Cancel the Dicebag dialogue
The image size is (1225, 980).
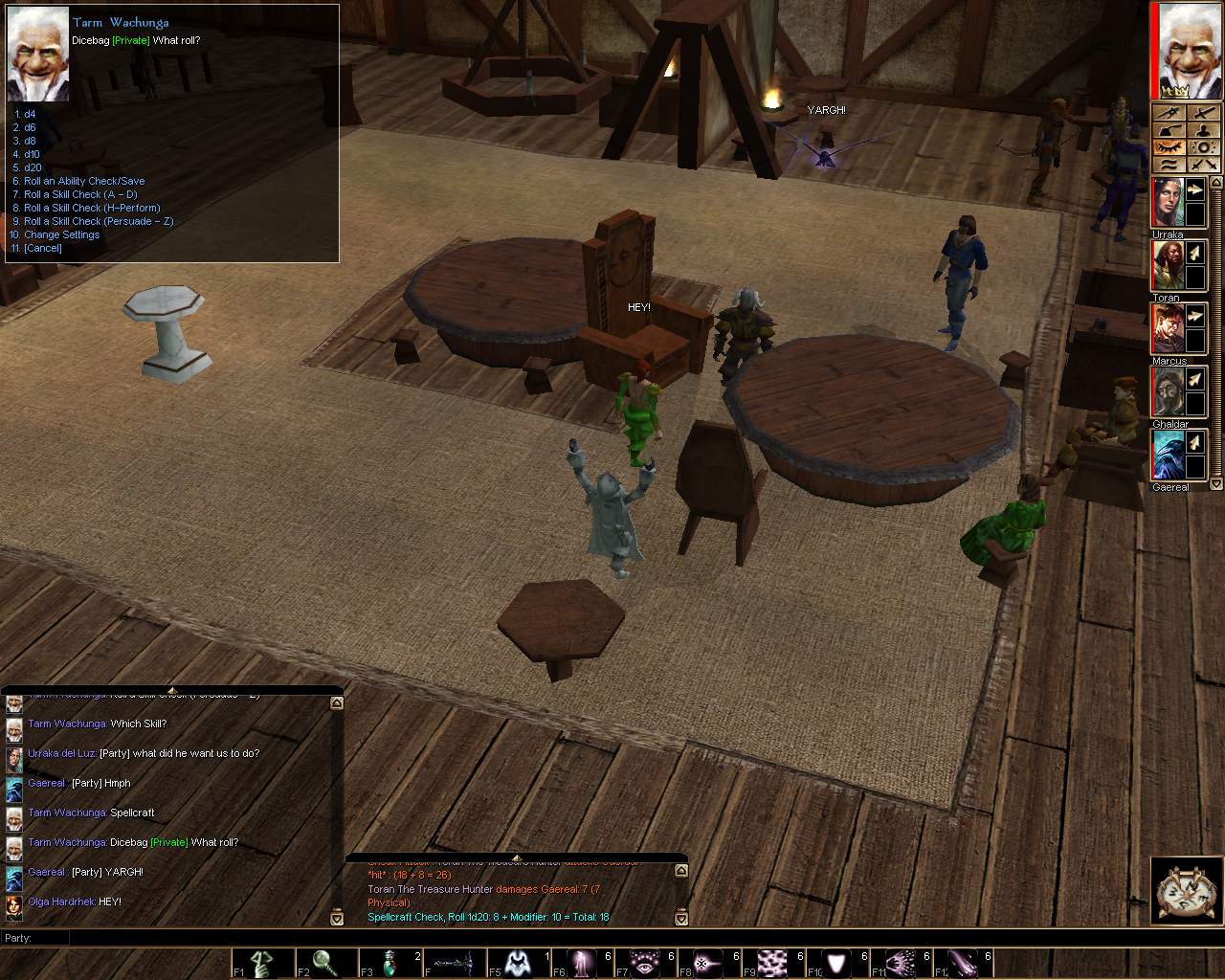point(42,248)
